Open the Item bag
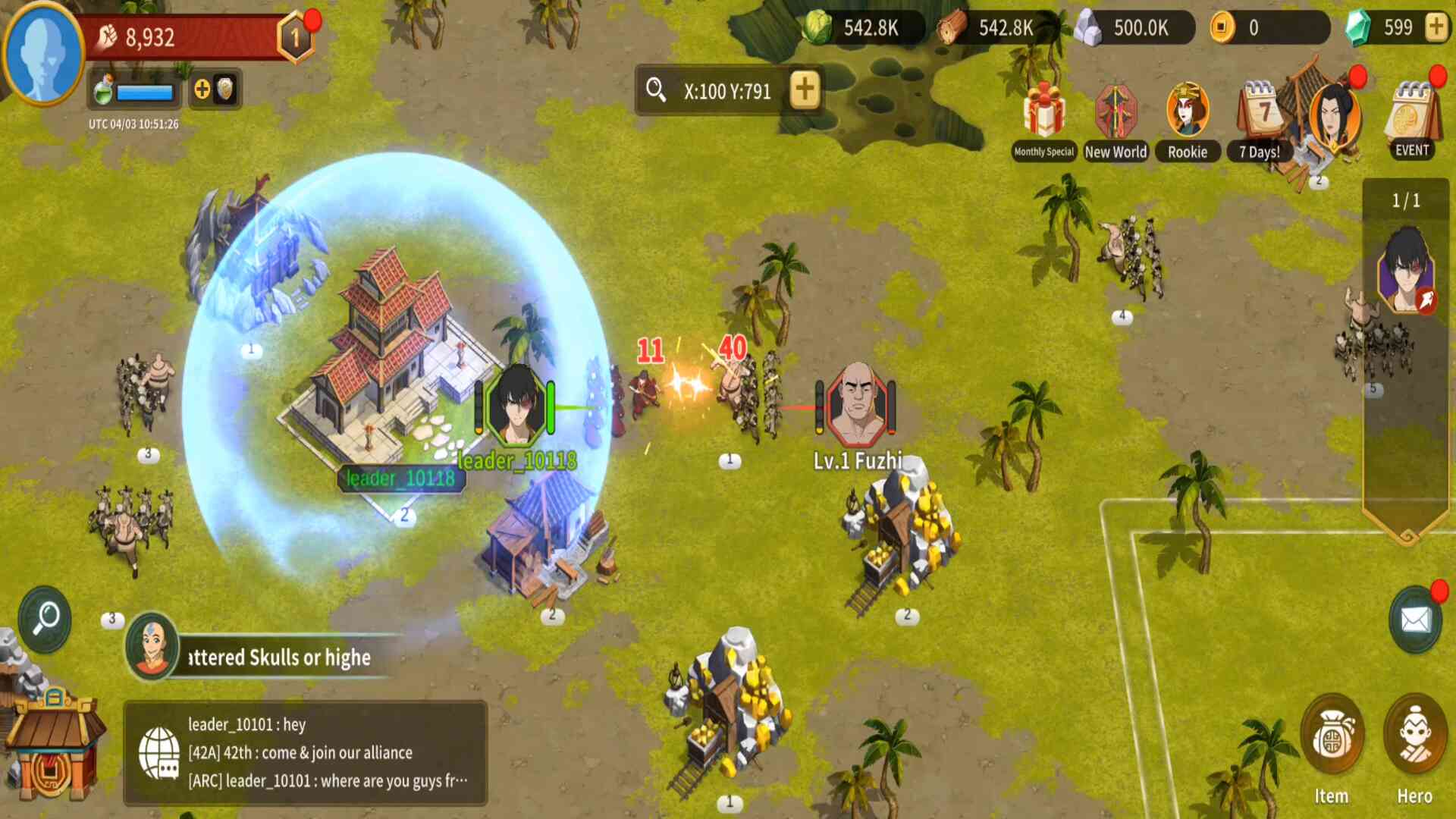The width and height of the screenshot is (1456, 819). tap(1332, 747)
